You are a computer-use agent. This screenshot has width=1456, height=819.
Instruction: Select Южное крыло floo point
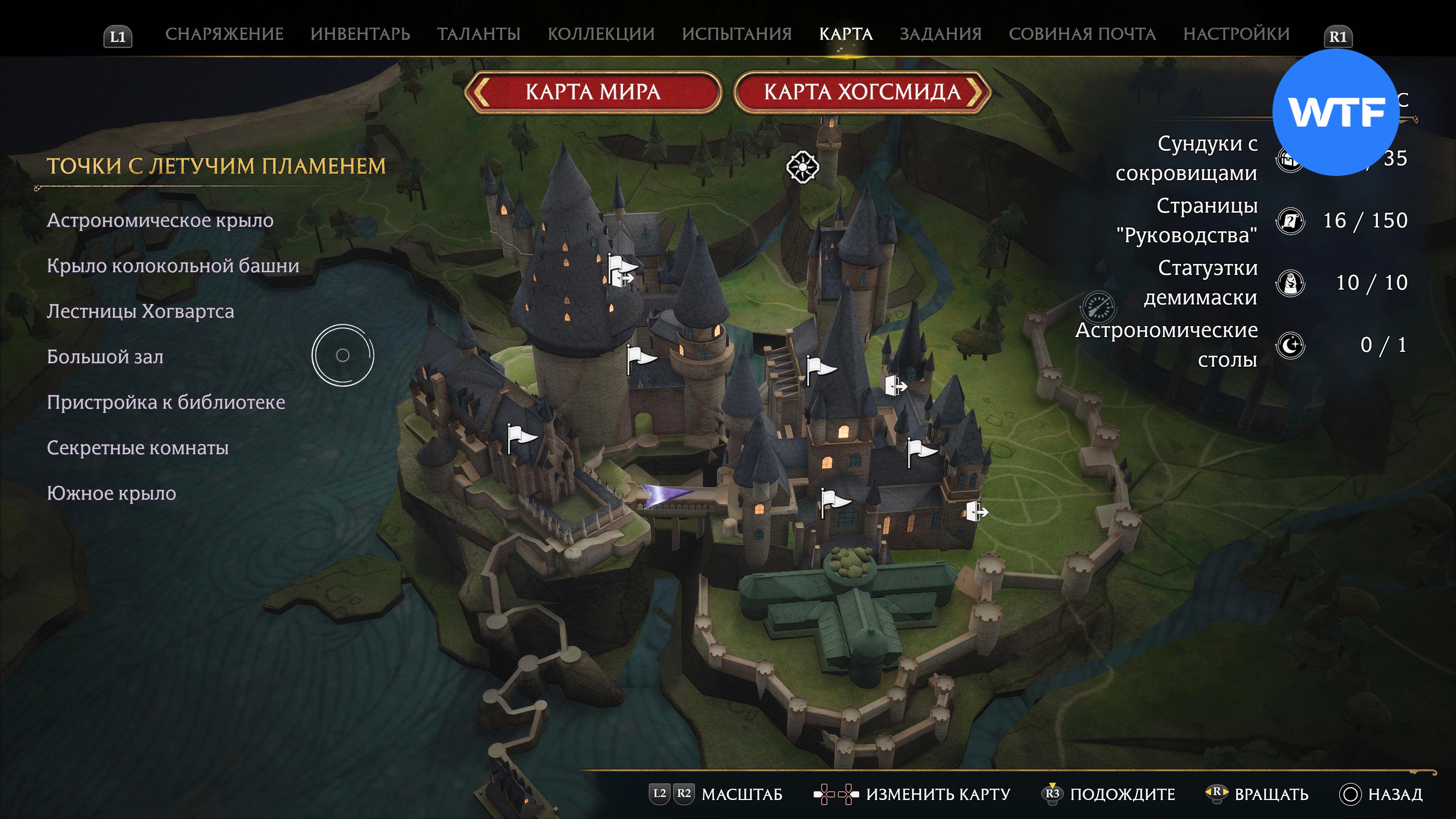[111, 493]
